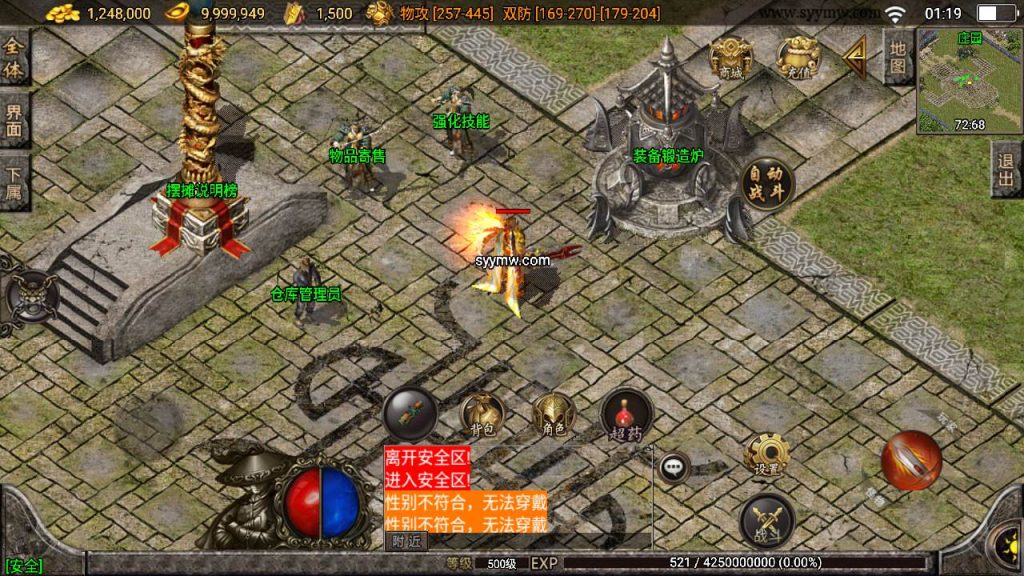Image resolution: width=1024 pixels, height=576 pixels.
Task: Collapse the top icons with golden arrow
Action: click(x=855, y=58)
